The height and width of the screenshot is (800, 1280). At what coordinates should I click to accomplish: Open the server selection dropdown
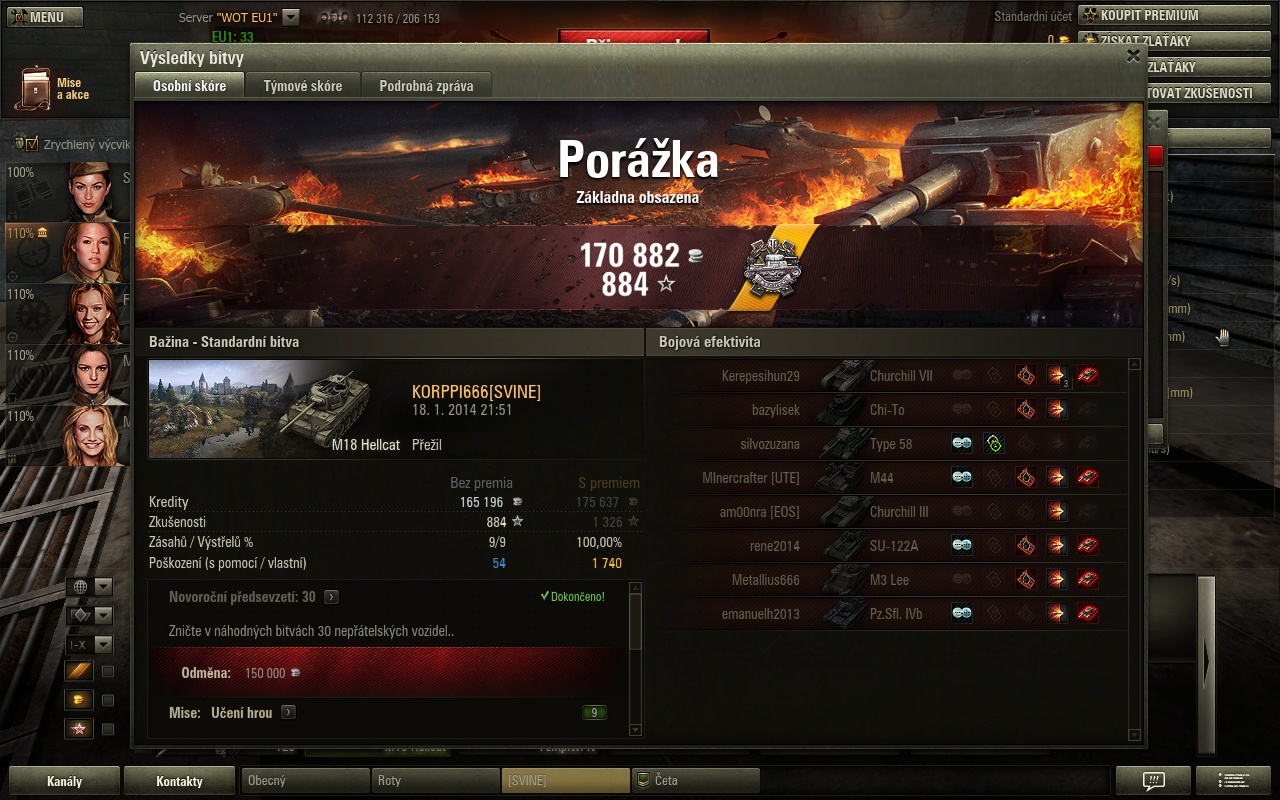point(290,17)
